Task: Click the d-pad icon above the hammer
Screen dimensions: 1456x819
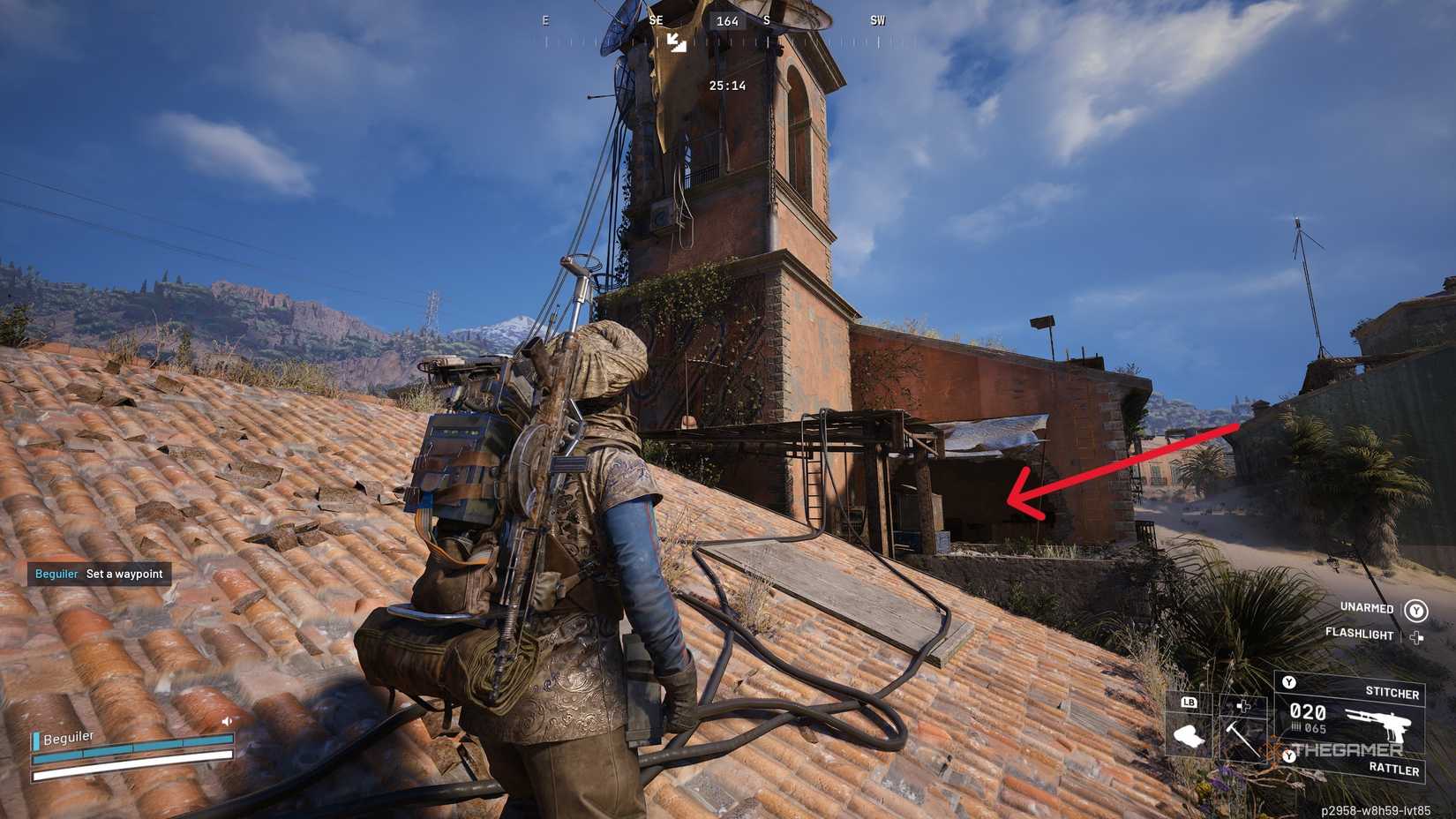Action: point(1243,706)
